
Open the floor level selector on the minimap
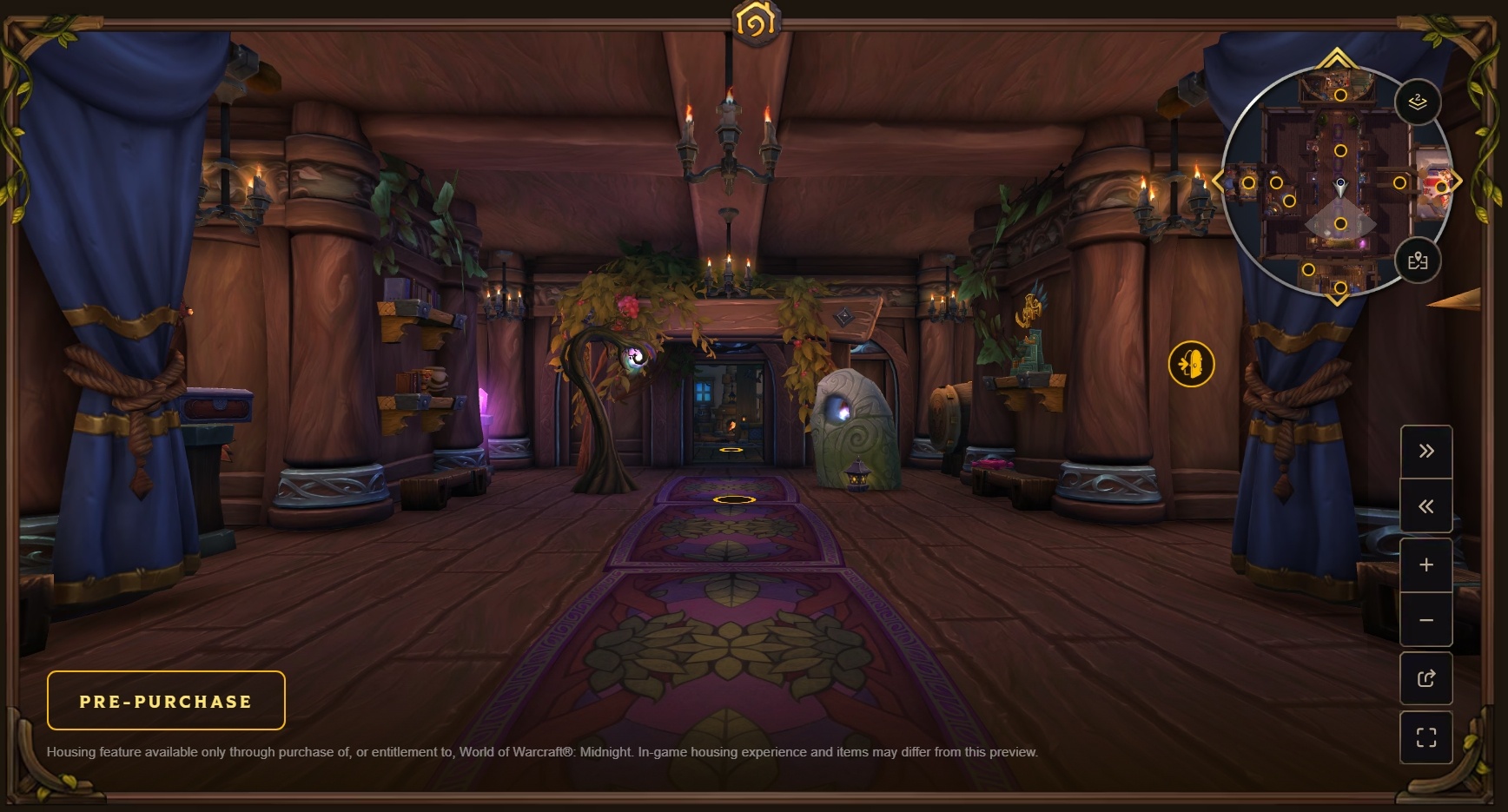click(x=1419, y=102)
